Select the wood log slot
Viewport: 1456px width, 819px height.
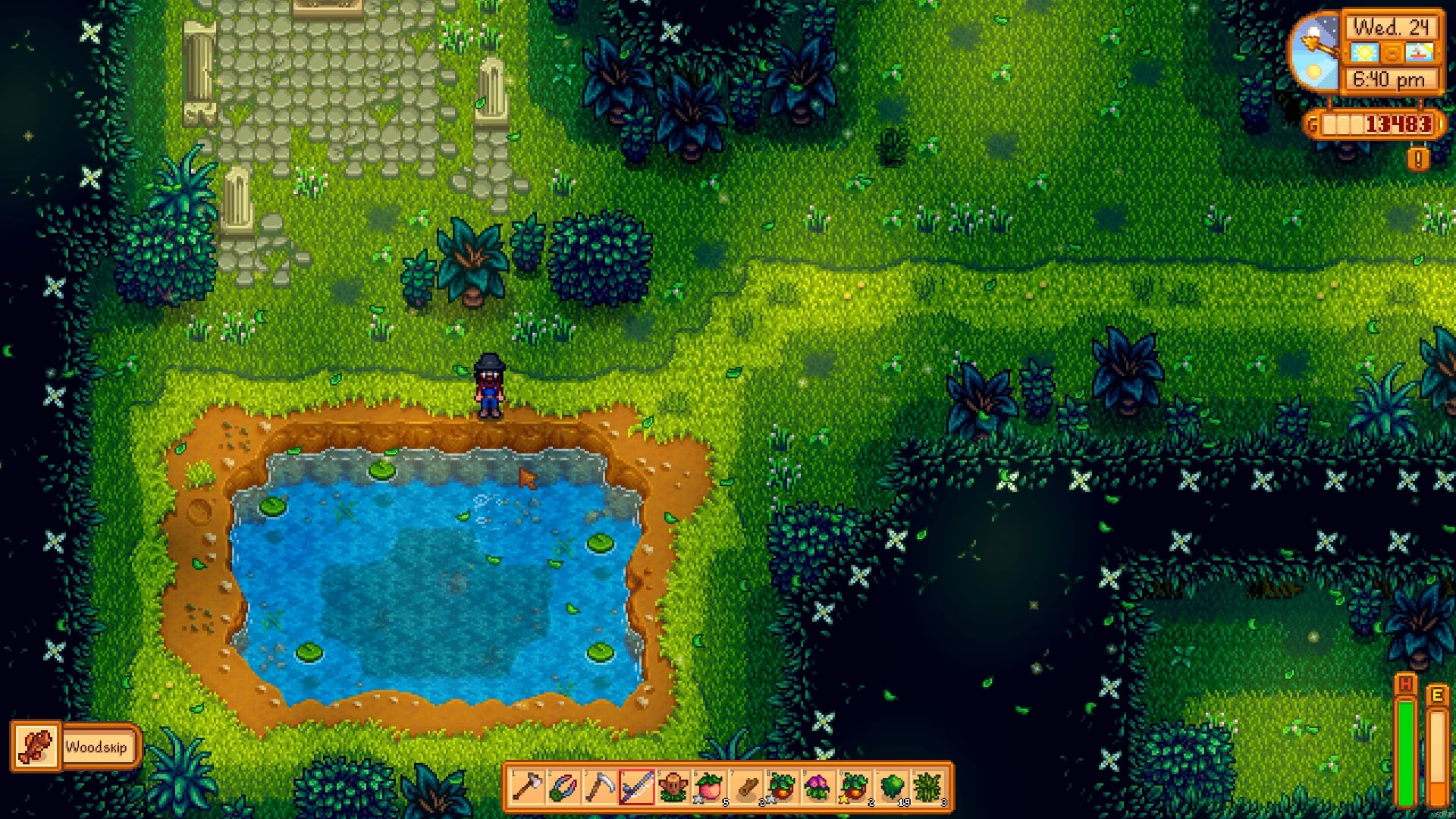coord(745,788)
